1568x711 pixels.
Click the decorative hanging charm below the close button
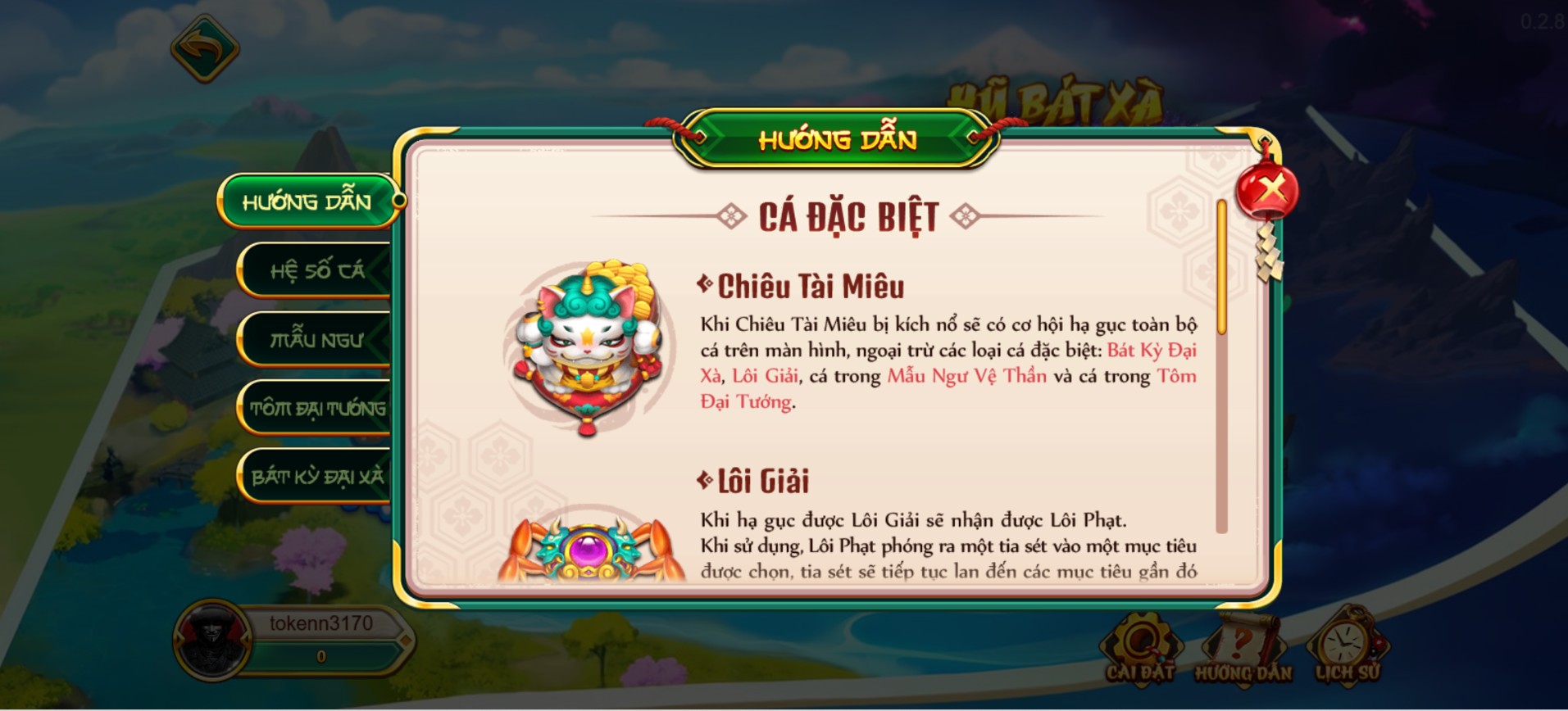(x=1267, y=254)
